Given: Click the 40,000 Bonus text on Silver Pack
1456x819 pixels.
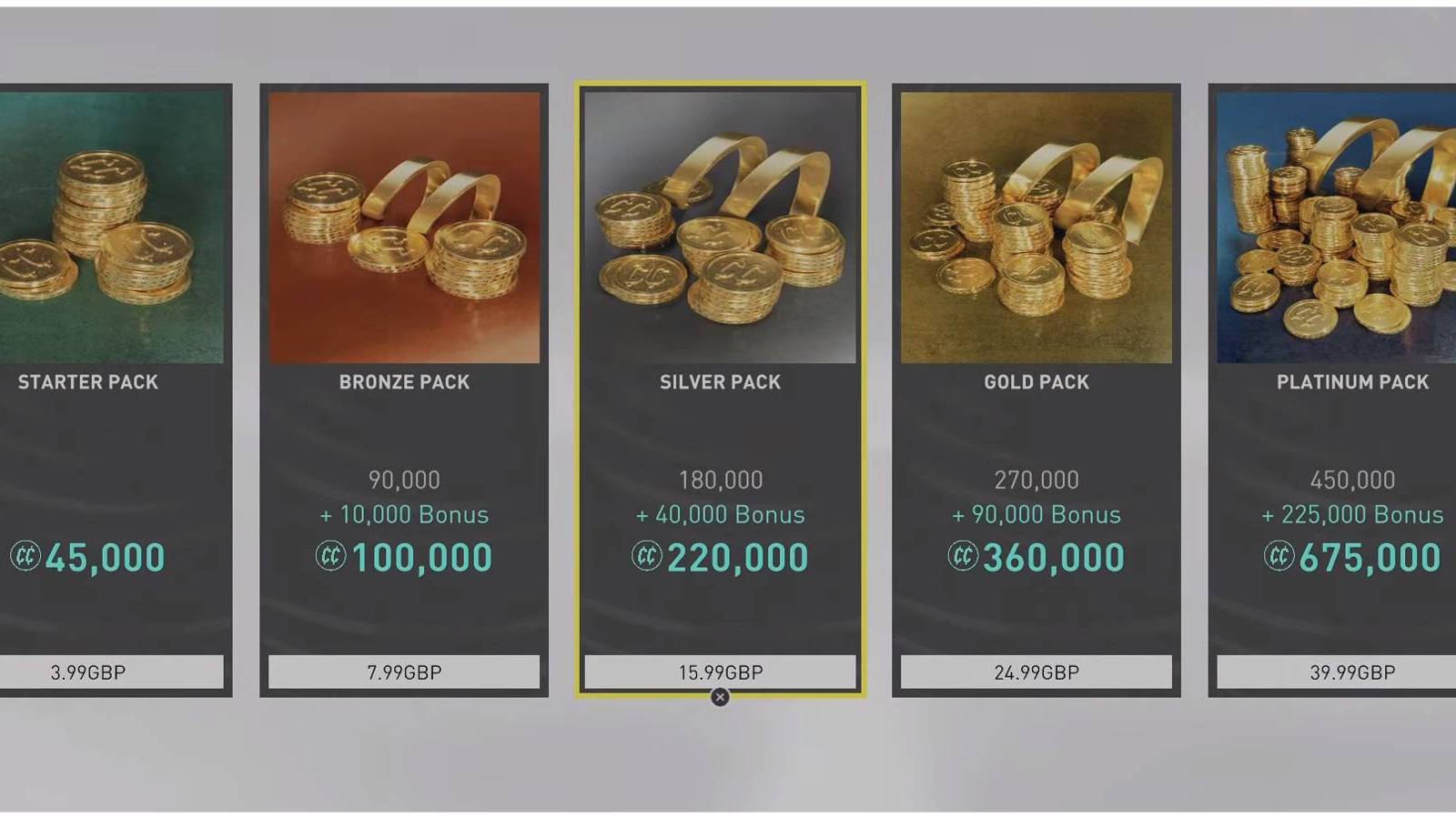Looking at the screenshot, I should pyautogui.click(x=720, y=514).
